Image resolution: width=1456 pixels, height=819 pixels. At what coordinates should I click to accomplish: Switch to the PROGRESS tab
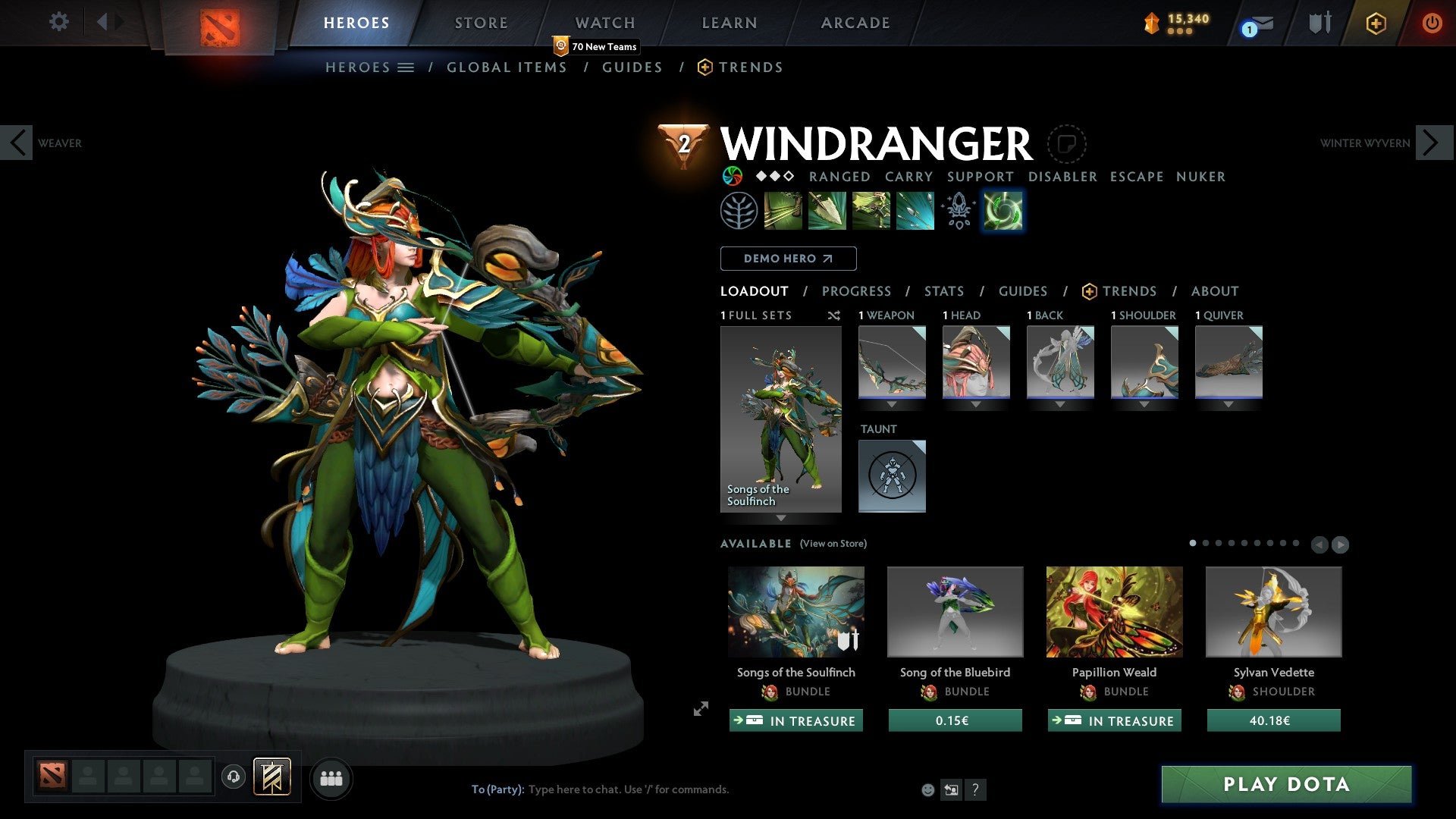857,290
